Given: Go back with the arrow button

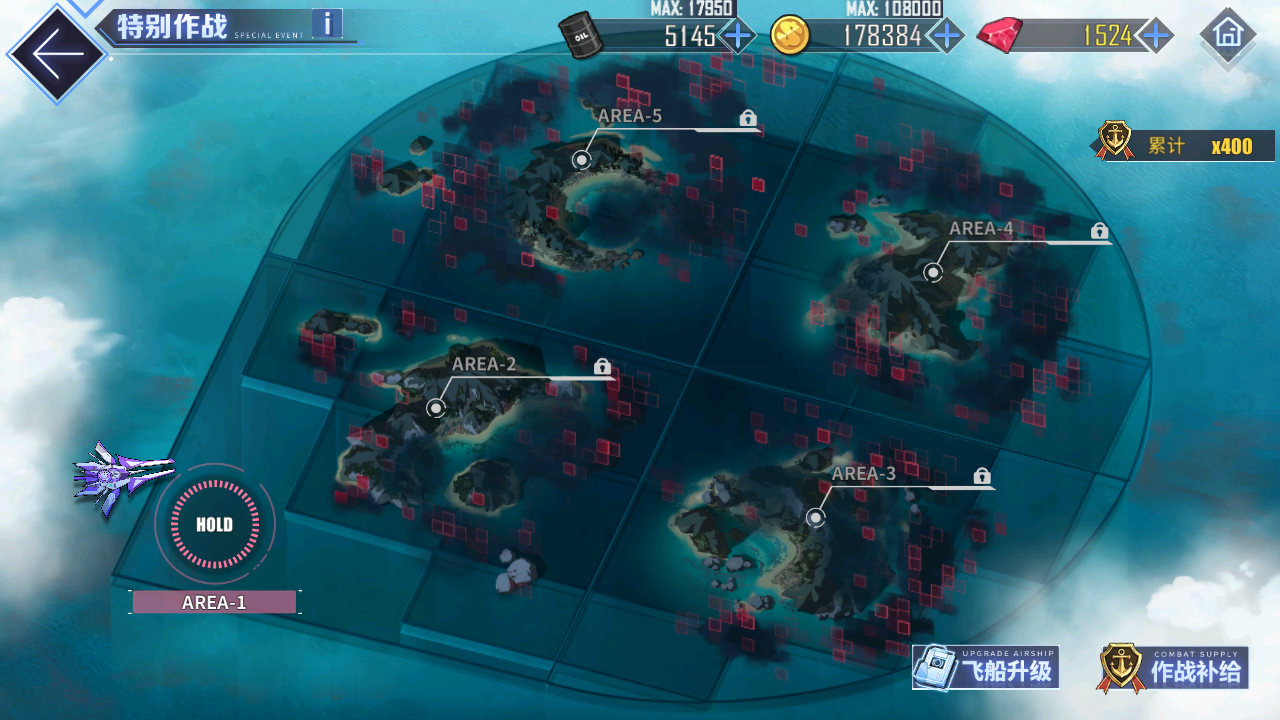Looking at the screenshot, I should pos(54,54).
